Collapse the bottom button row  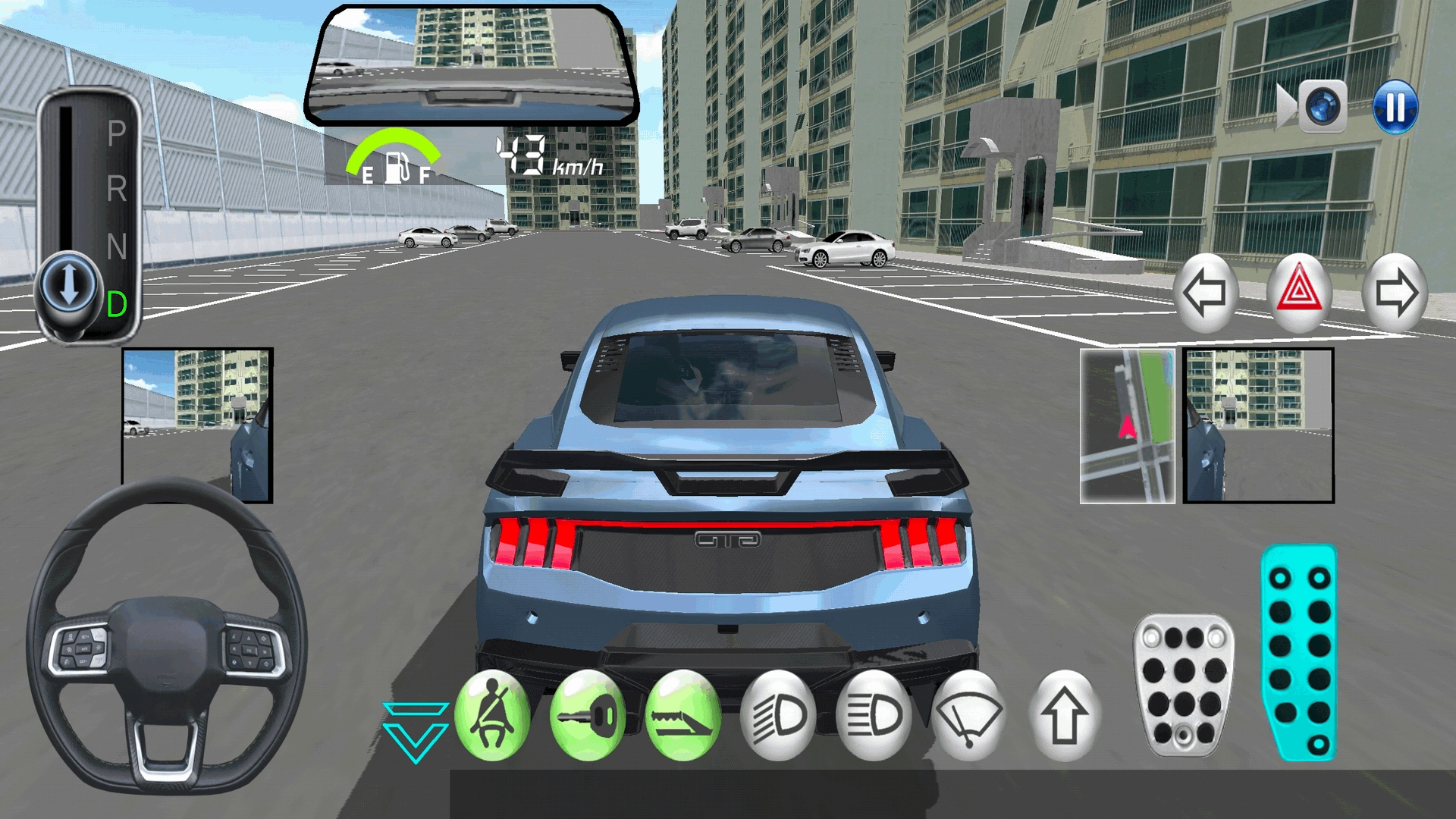tap(416, 731)
